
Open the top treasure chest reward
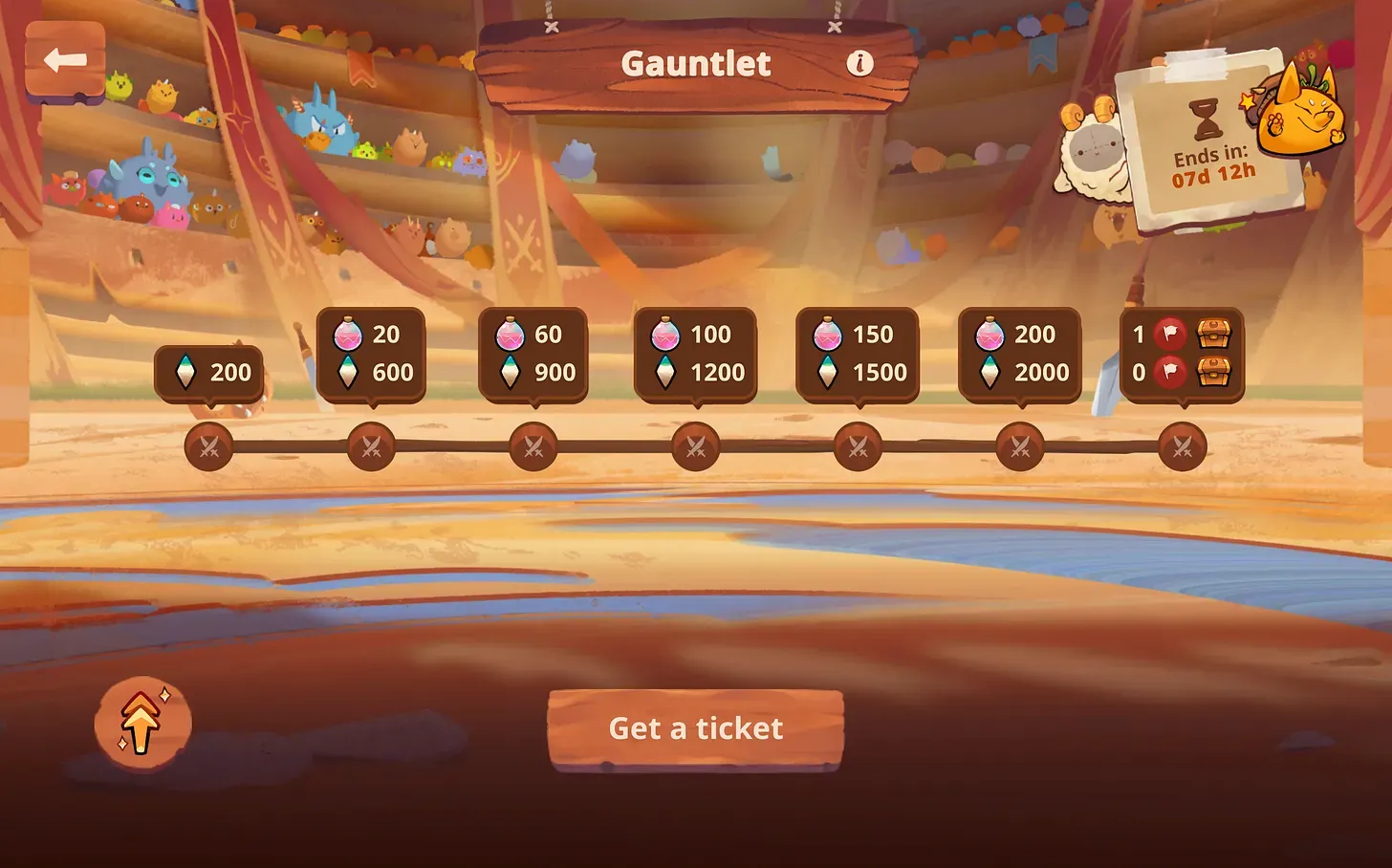1212,334
